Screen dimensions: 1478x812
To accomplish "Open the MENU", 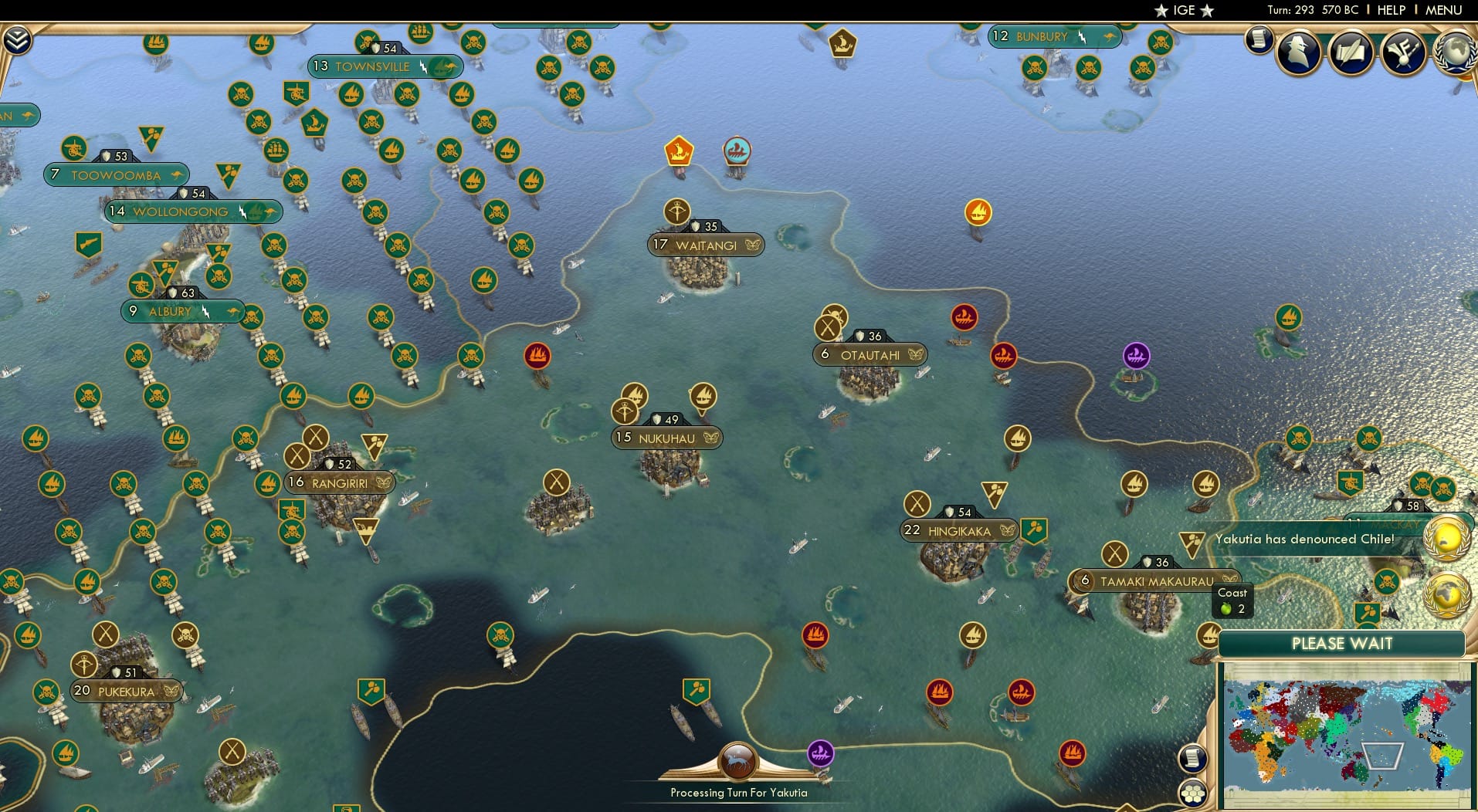I will (1442, 10).
